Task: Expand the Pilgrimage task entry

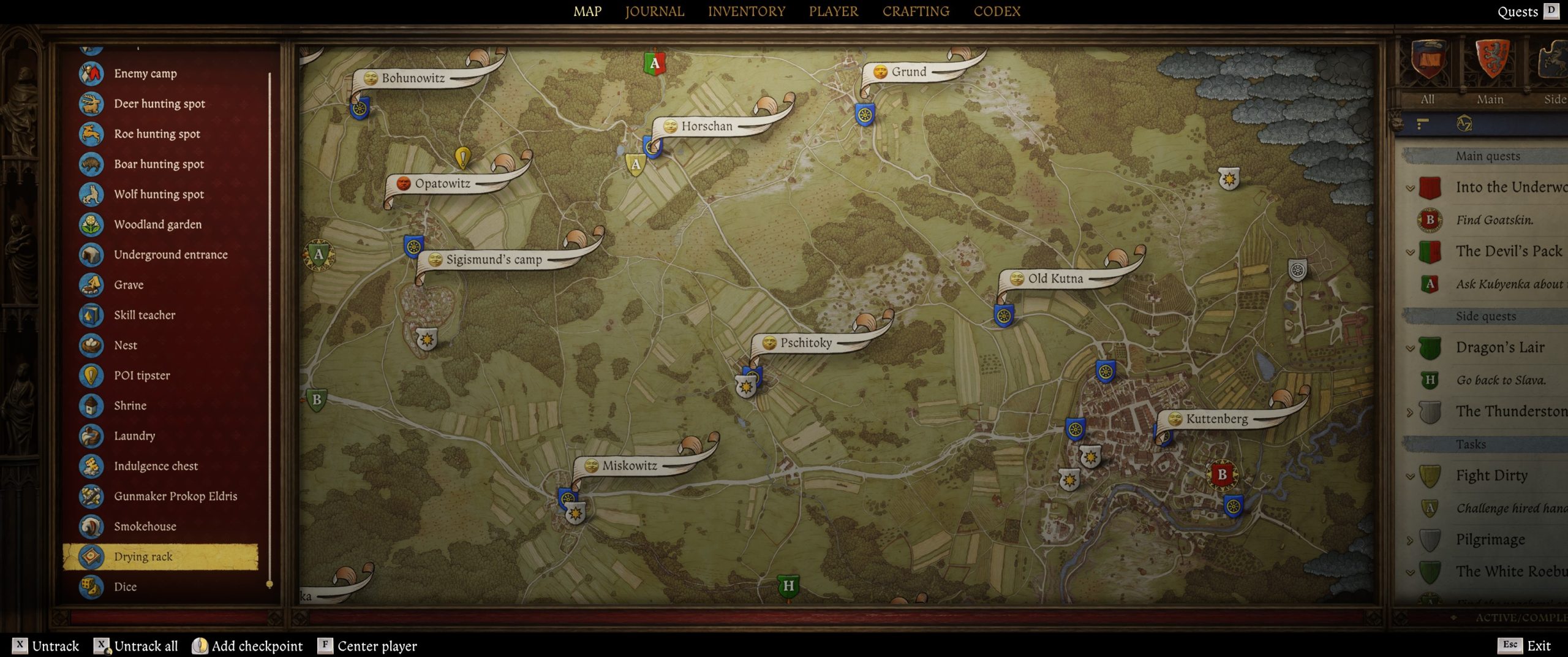Action: [1411, 541]
